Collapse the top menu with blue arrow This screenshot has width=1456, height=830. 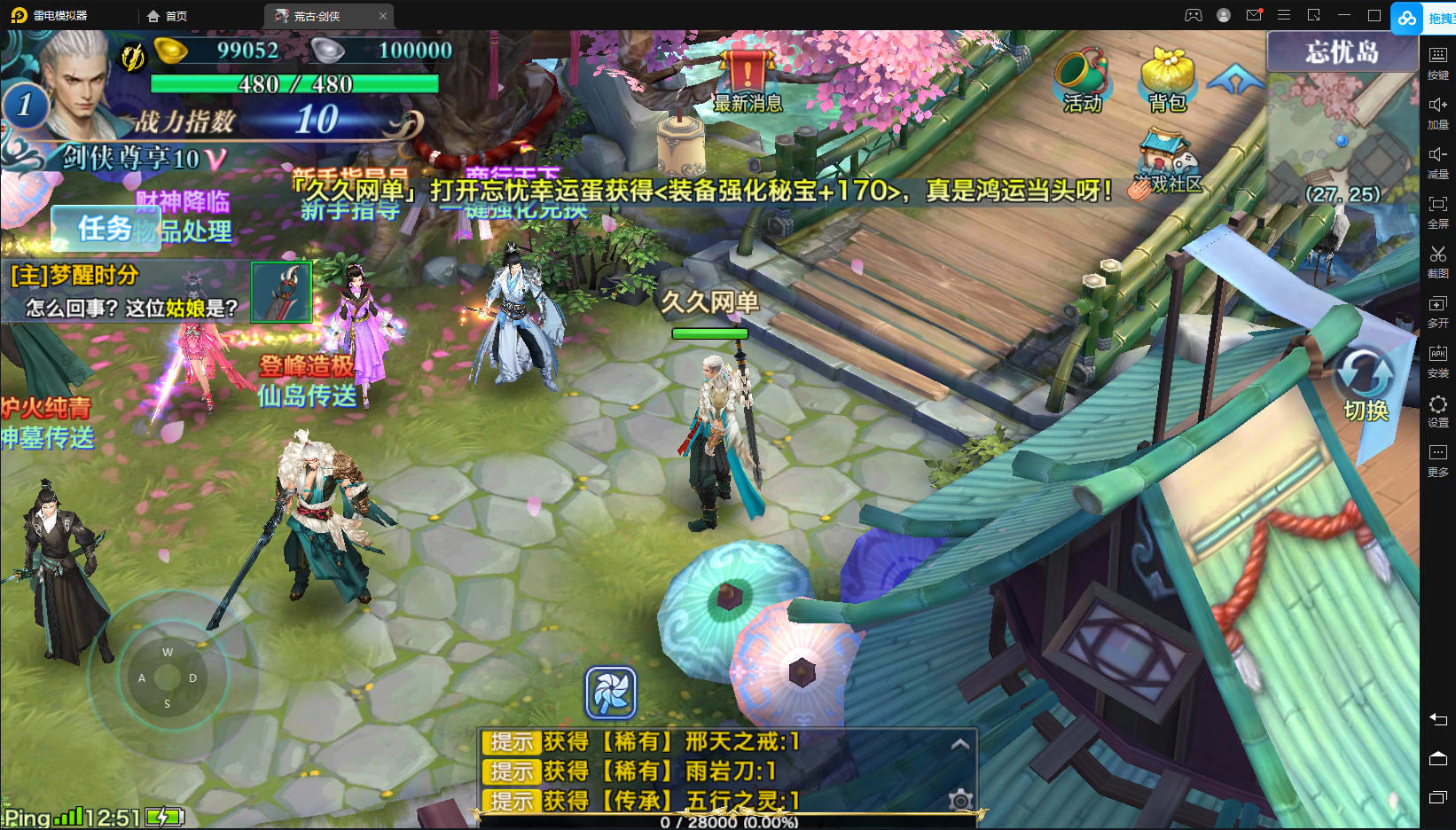1235,81
